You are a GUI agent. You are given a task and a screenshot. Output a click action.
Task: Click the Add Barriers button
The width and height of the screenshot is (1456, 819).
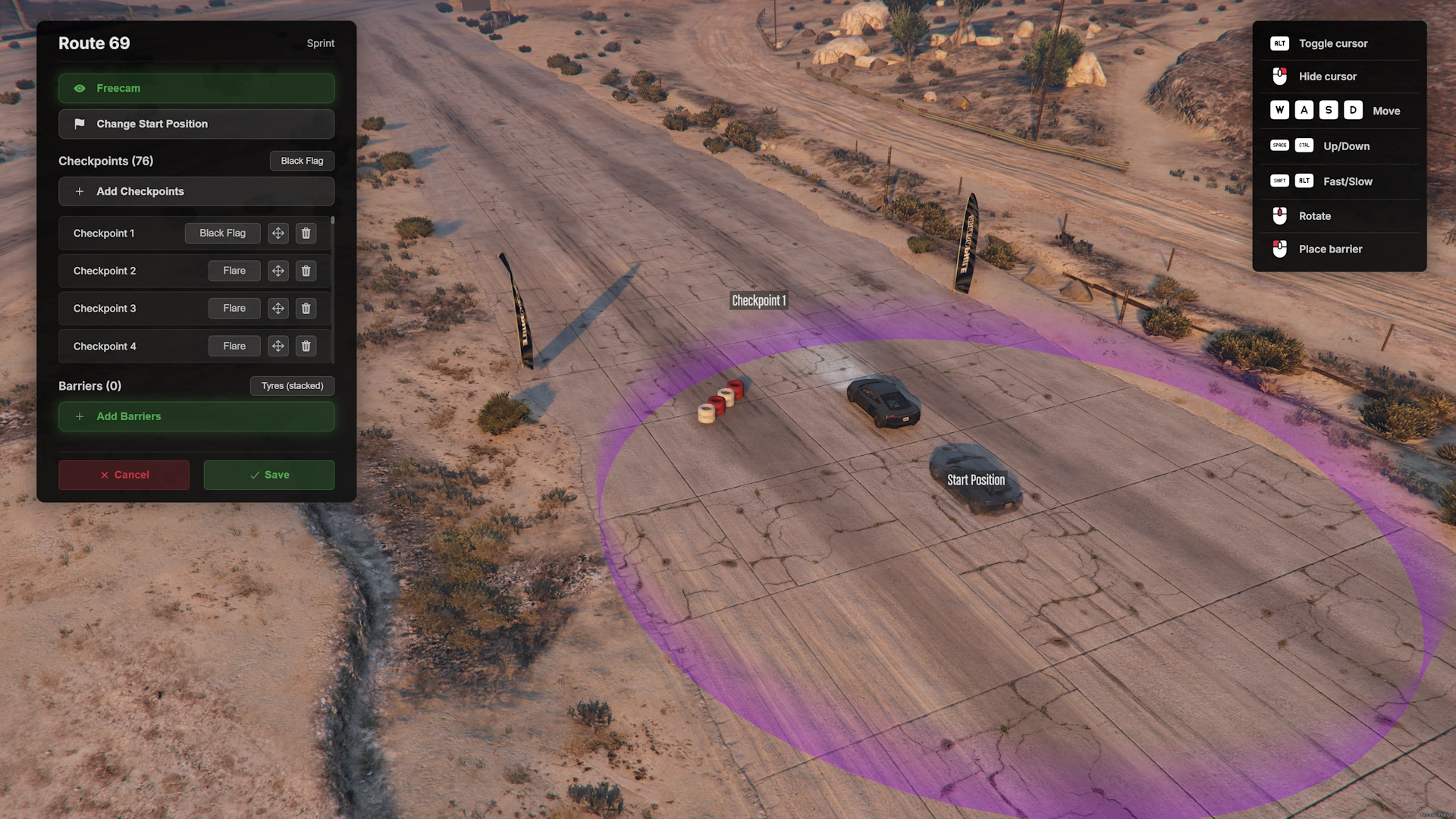196,416
